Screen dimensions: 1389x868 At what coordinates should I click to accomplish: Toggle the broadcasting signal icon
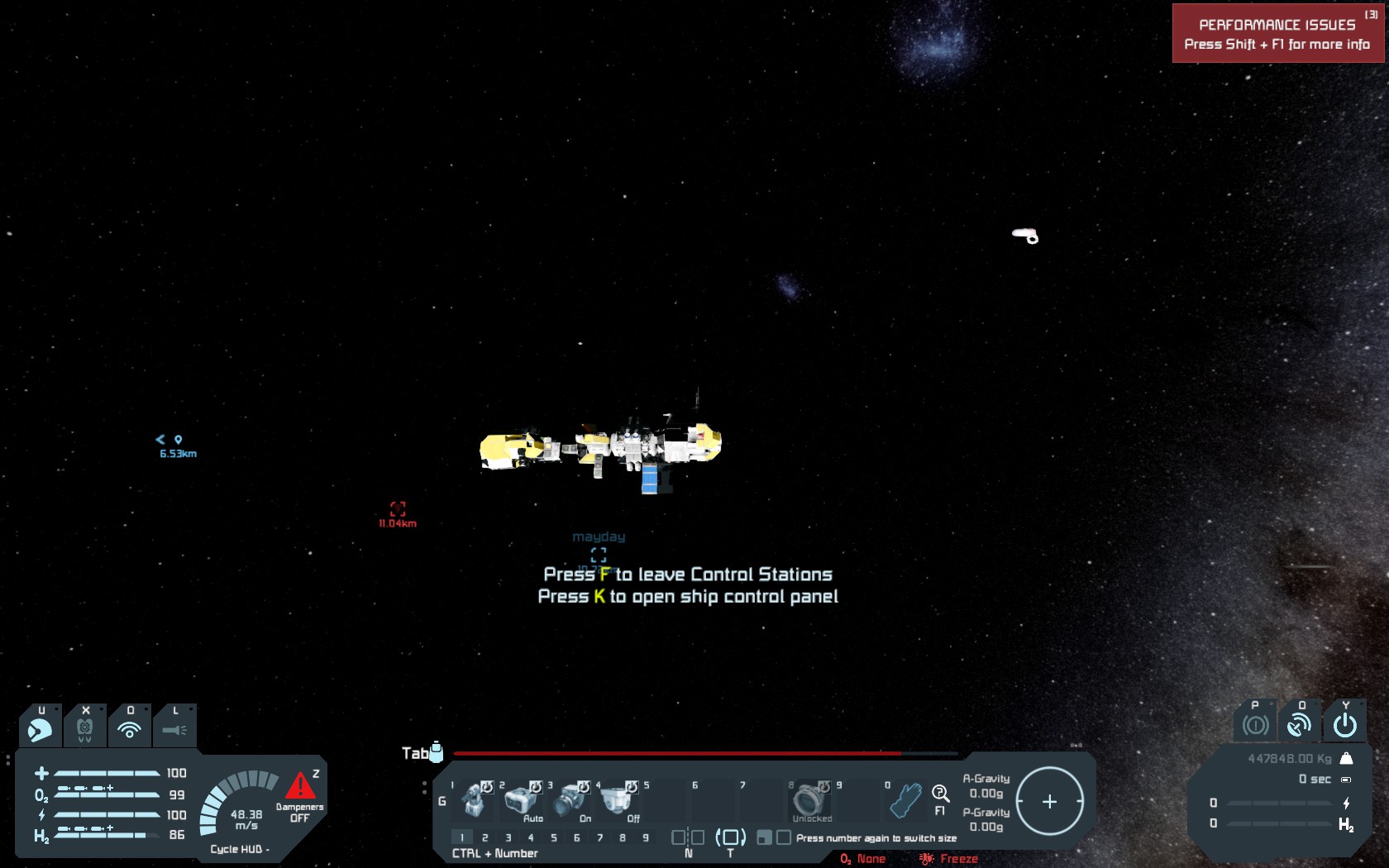[129, 729]
